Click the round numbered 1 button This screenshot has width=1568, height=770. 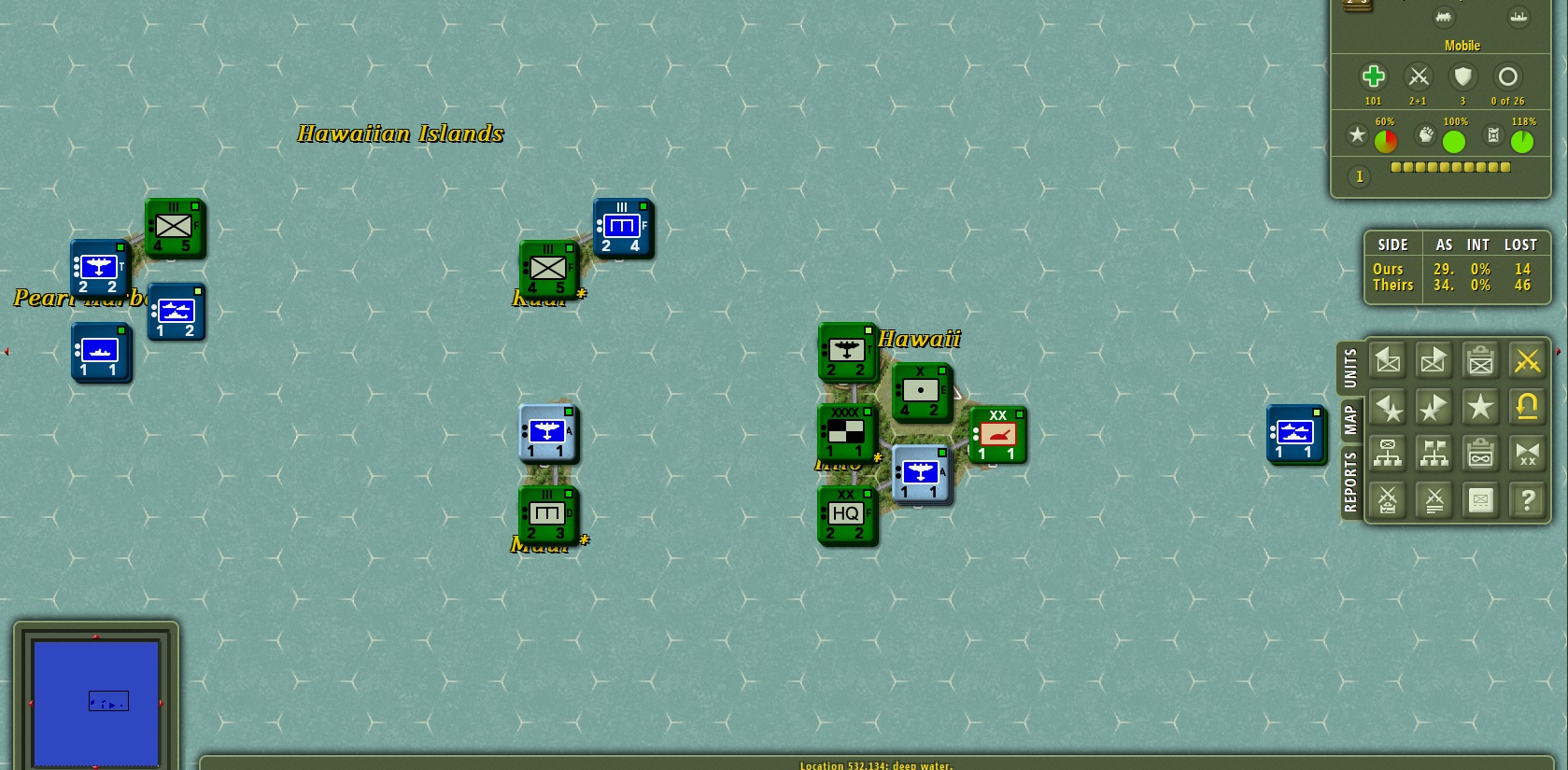1360,175
